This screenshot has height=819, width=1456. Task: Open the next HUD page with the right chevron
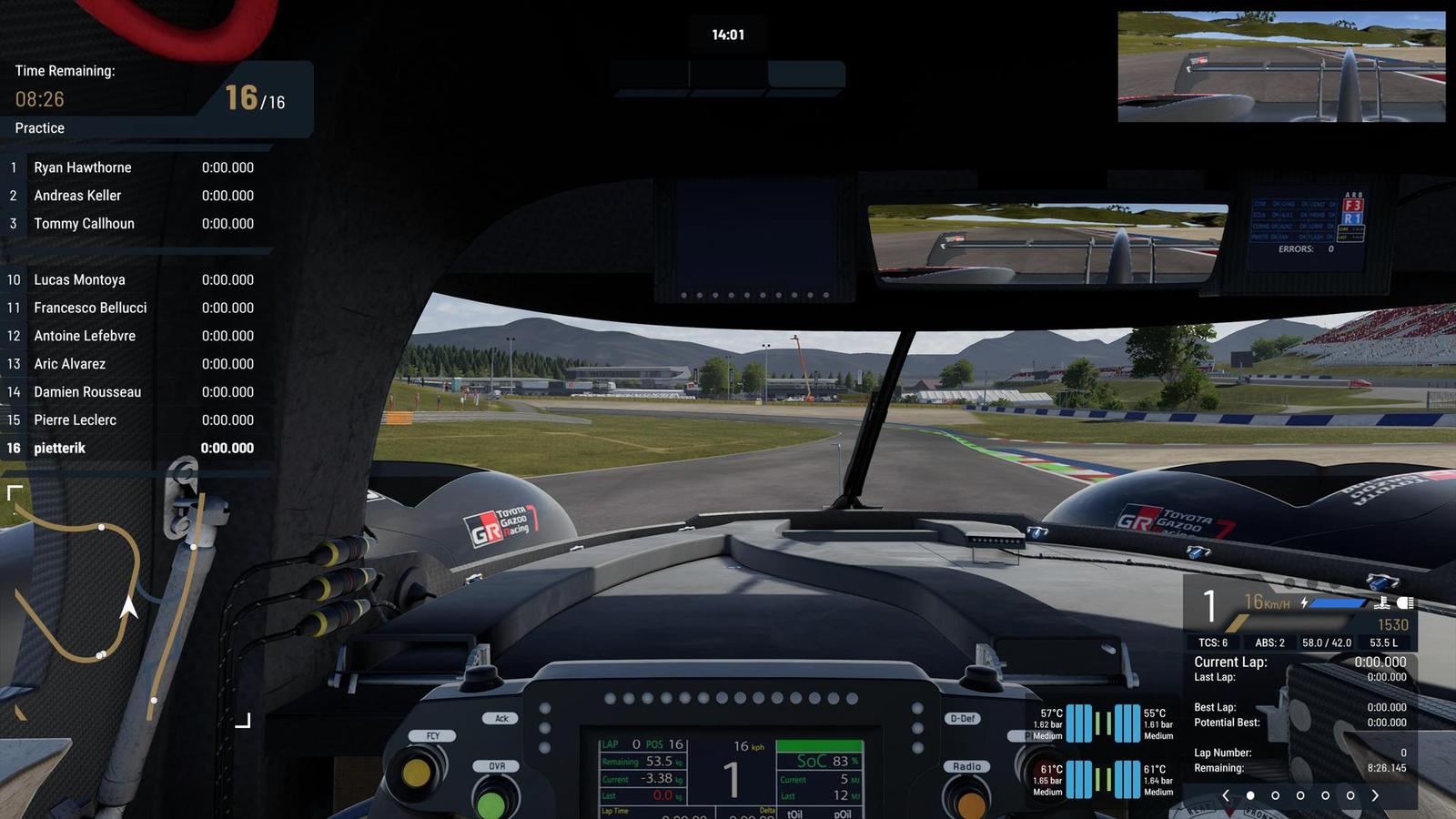(1375, 795)
